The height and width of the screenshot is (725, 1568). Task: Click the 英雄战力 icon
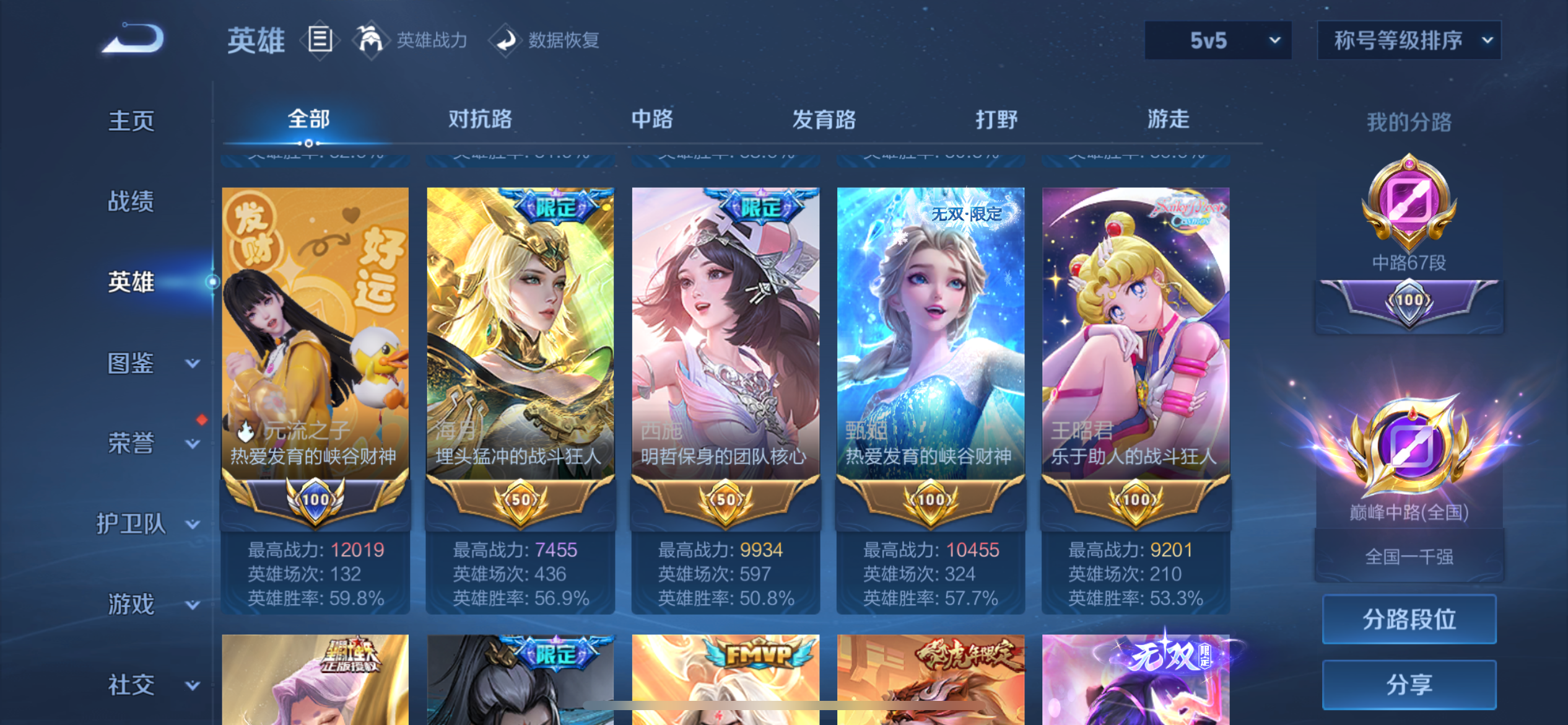pyautogui.click(x=370, y=39)
